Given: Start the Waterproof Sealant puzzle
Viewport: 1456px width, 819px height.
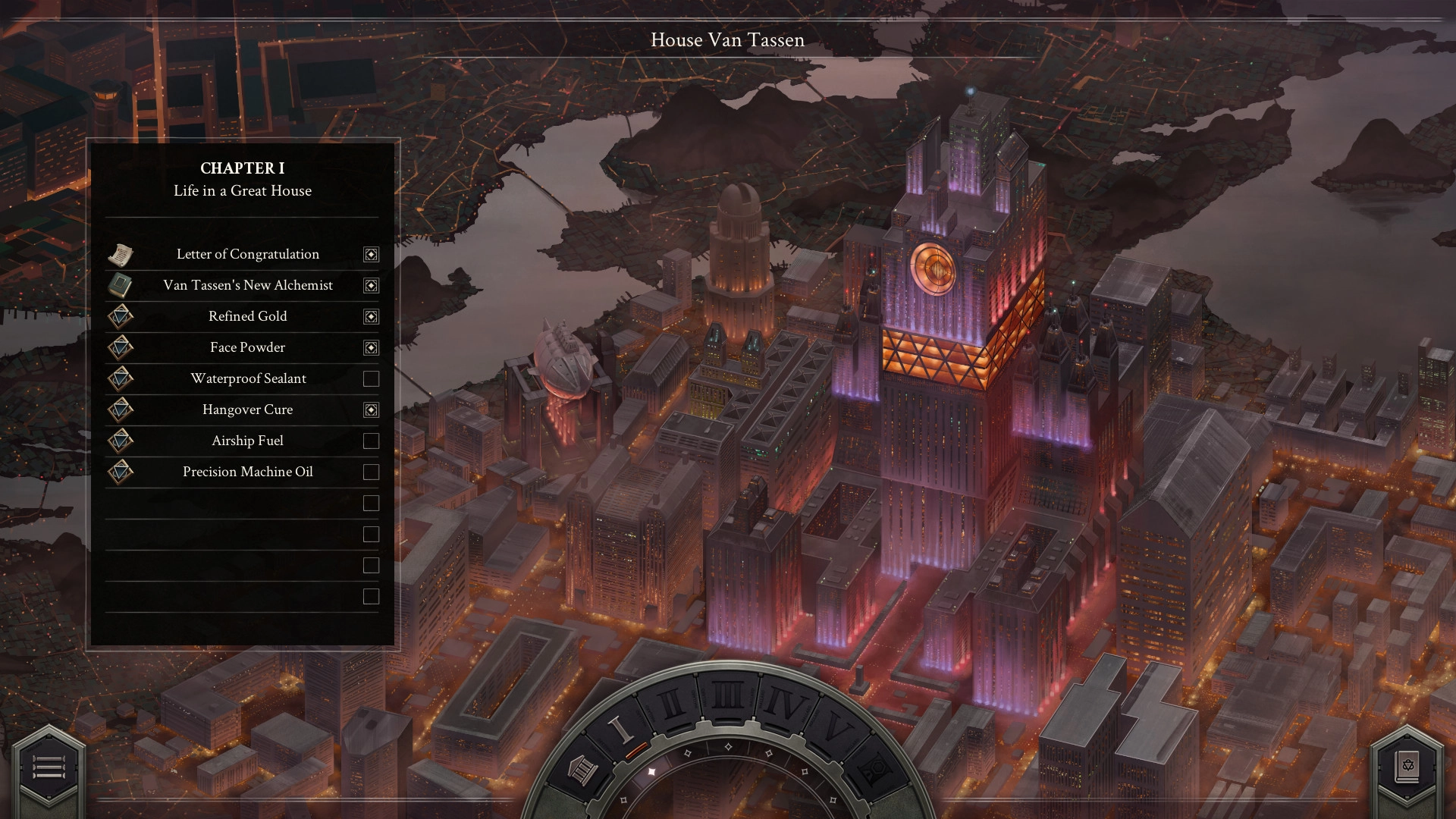Looking at the screenshot, I should coord(247,379).
